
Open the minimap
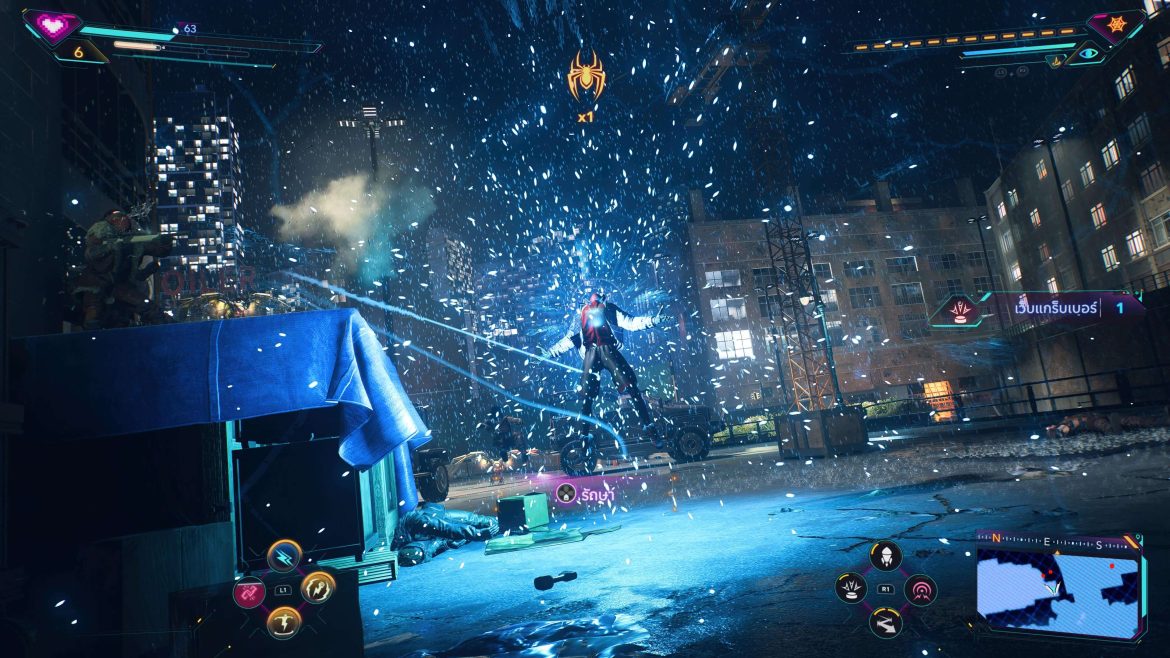tap(1058, 590)
